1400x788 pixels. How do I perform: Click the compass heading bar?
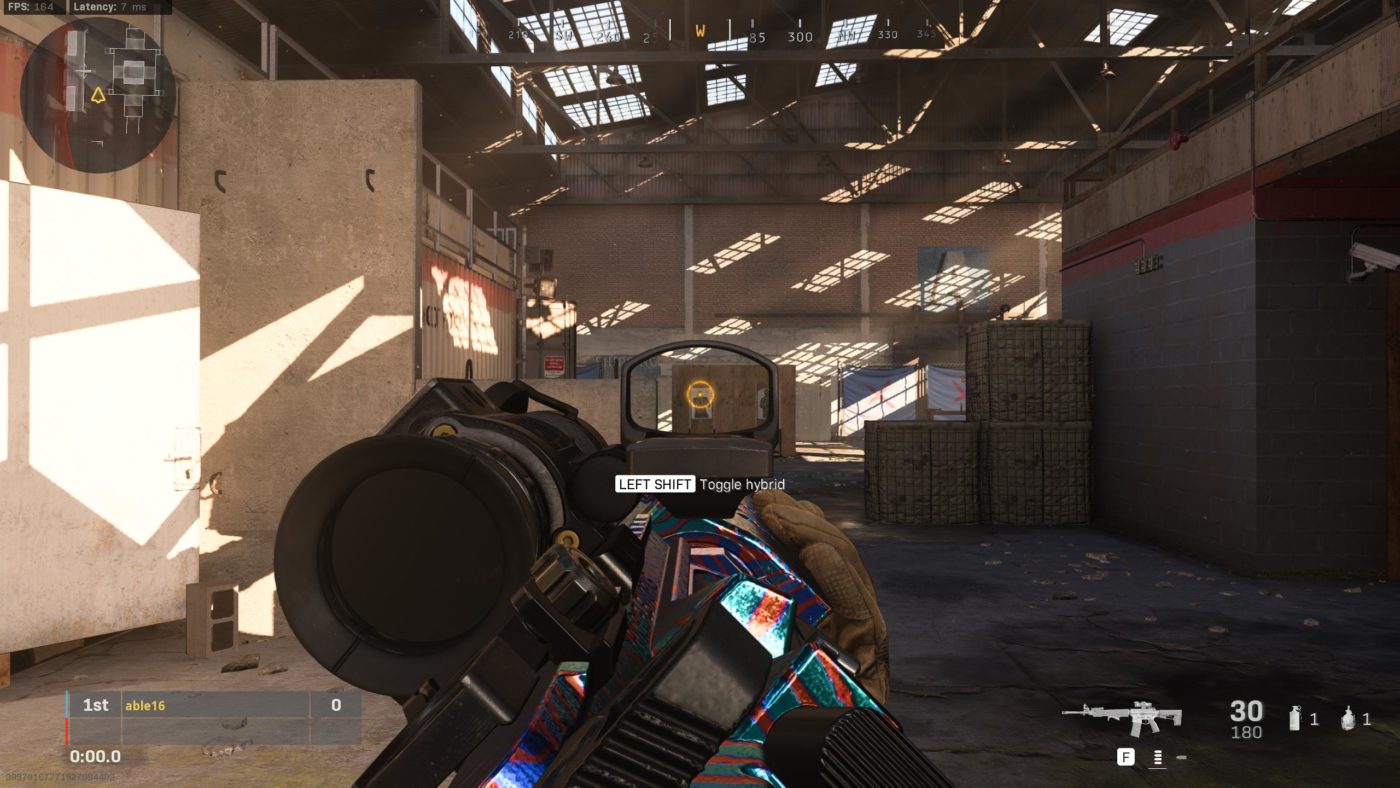[x=700, y=37]
